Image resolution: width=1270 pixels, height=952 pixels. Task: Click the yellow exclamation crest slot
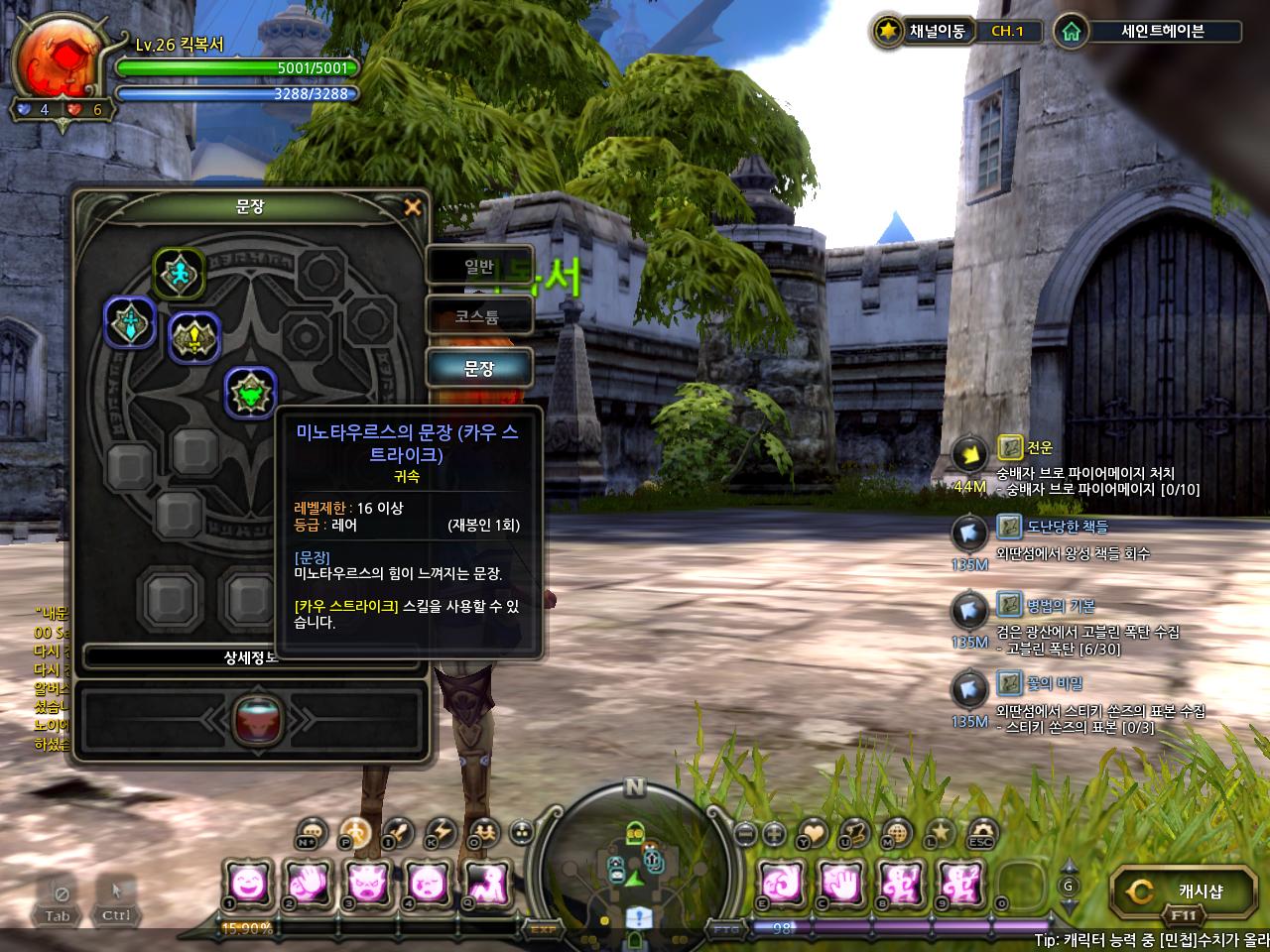tap(193, 338)
